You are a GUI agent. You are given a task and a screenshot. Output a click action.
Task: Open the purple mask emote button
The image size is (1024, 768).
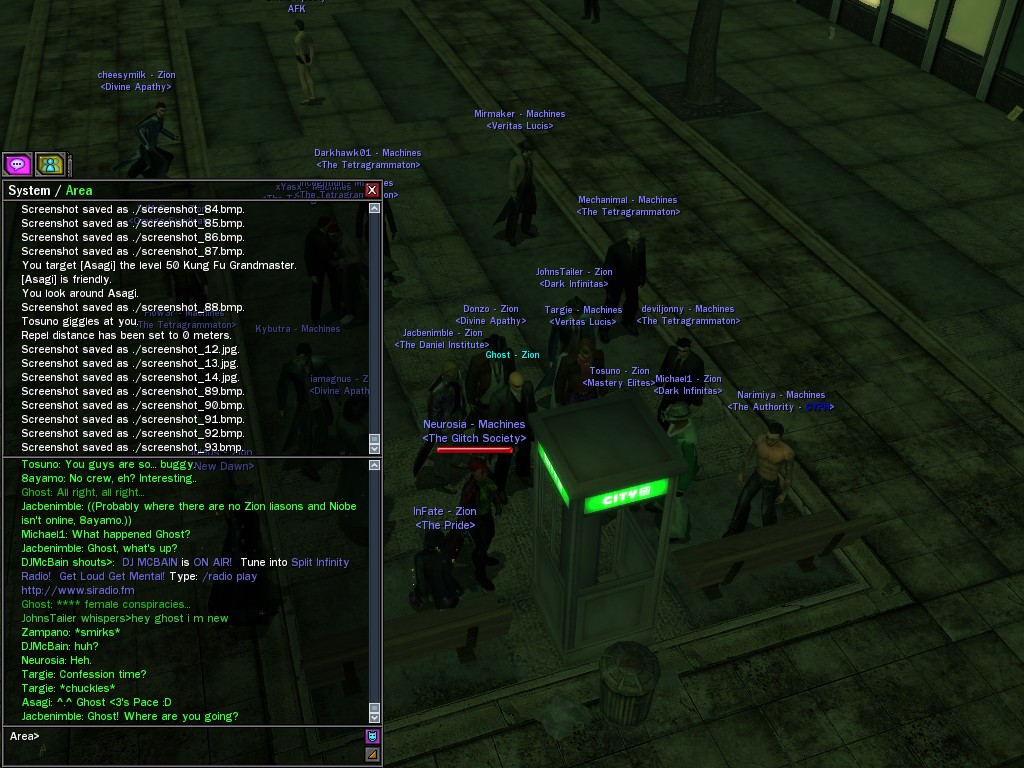pos(372,736)
